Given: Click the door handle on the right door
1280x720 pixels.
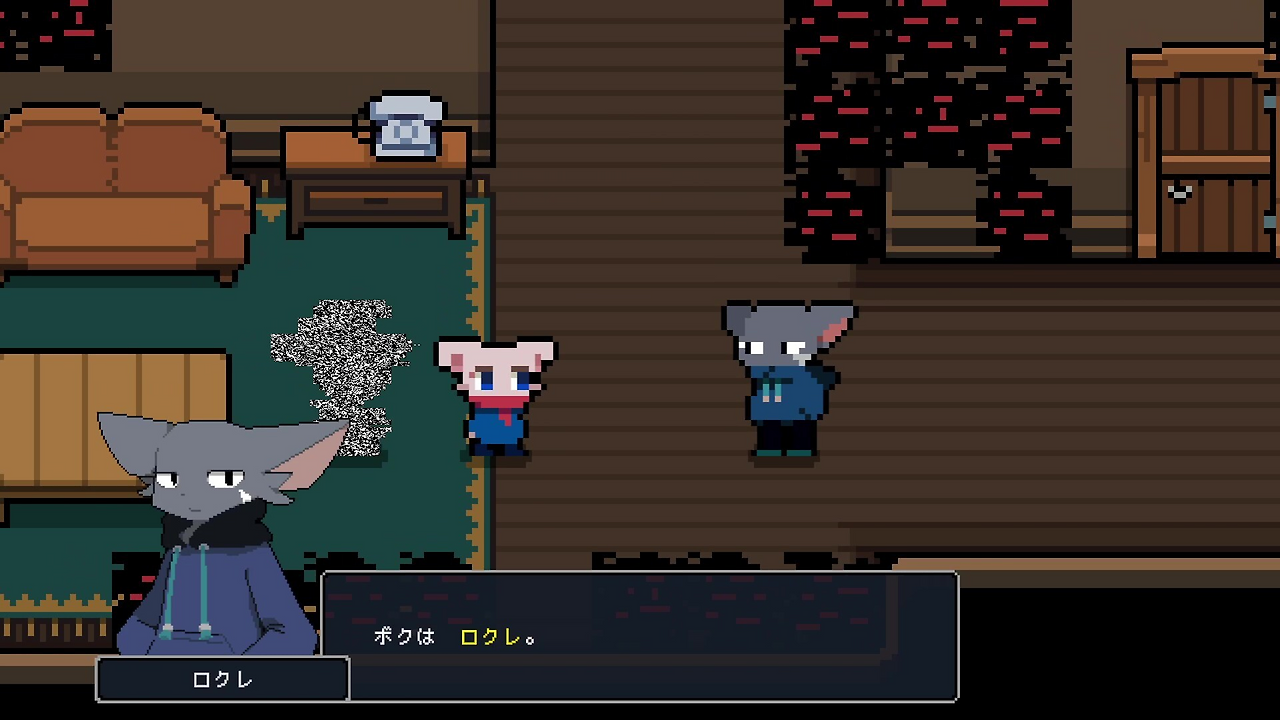Looking at the screenshot, I should [1178, 192].
